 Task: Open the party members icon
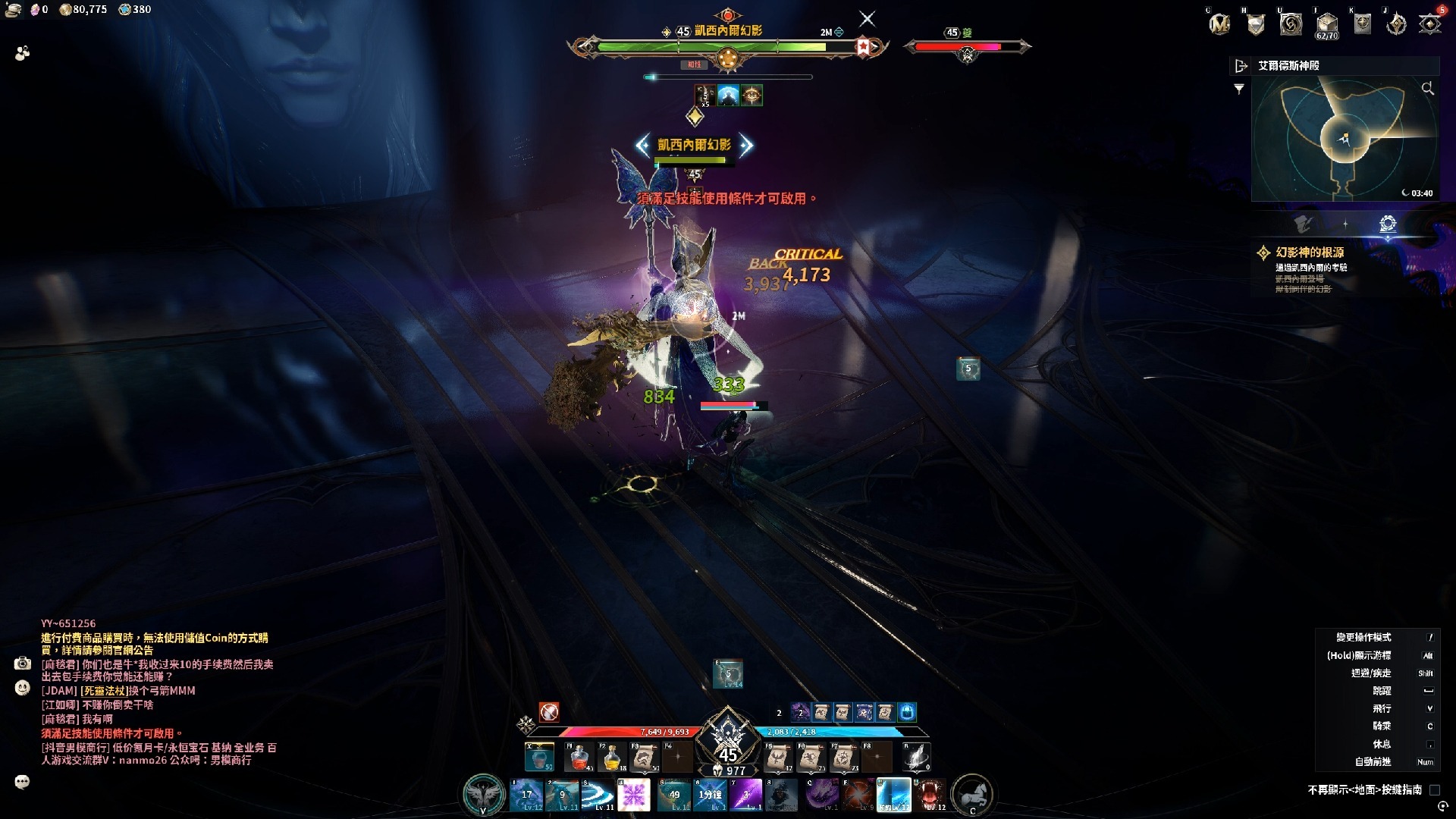point(23,53)
